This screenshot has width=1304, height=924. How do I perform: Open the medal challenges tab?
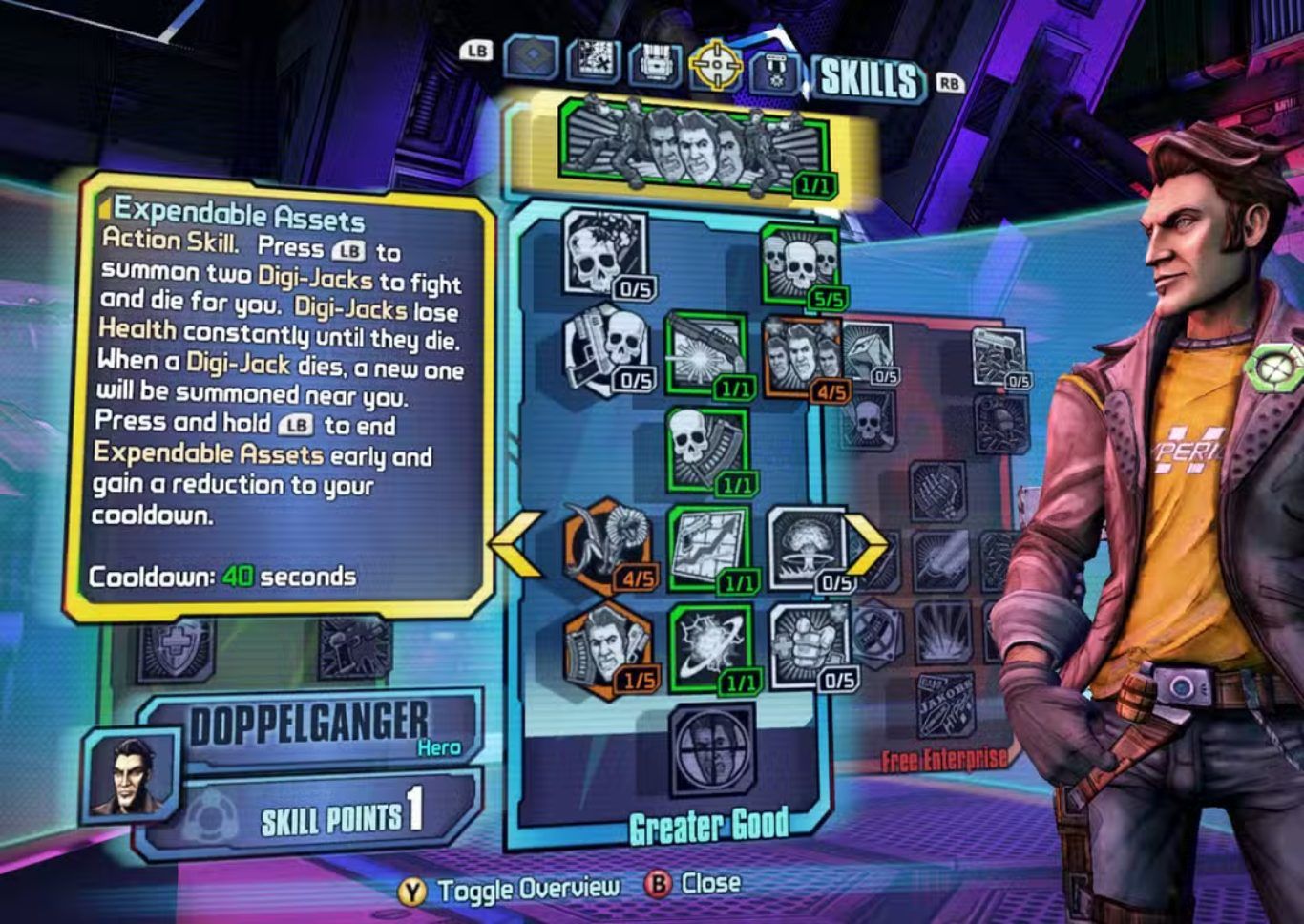click(x=775, y=69)
